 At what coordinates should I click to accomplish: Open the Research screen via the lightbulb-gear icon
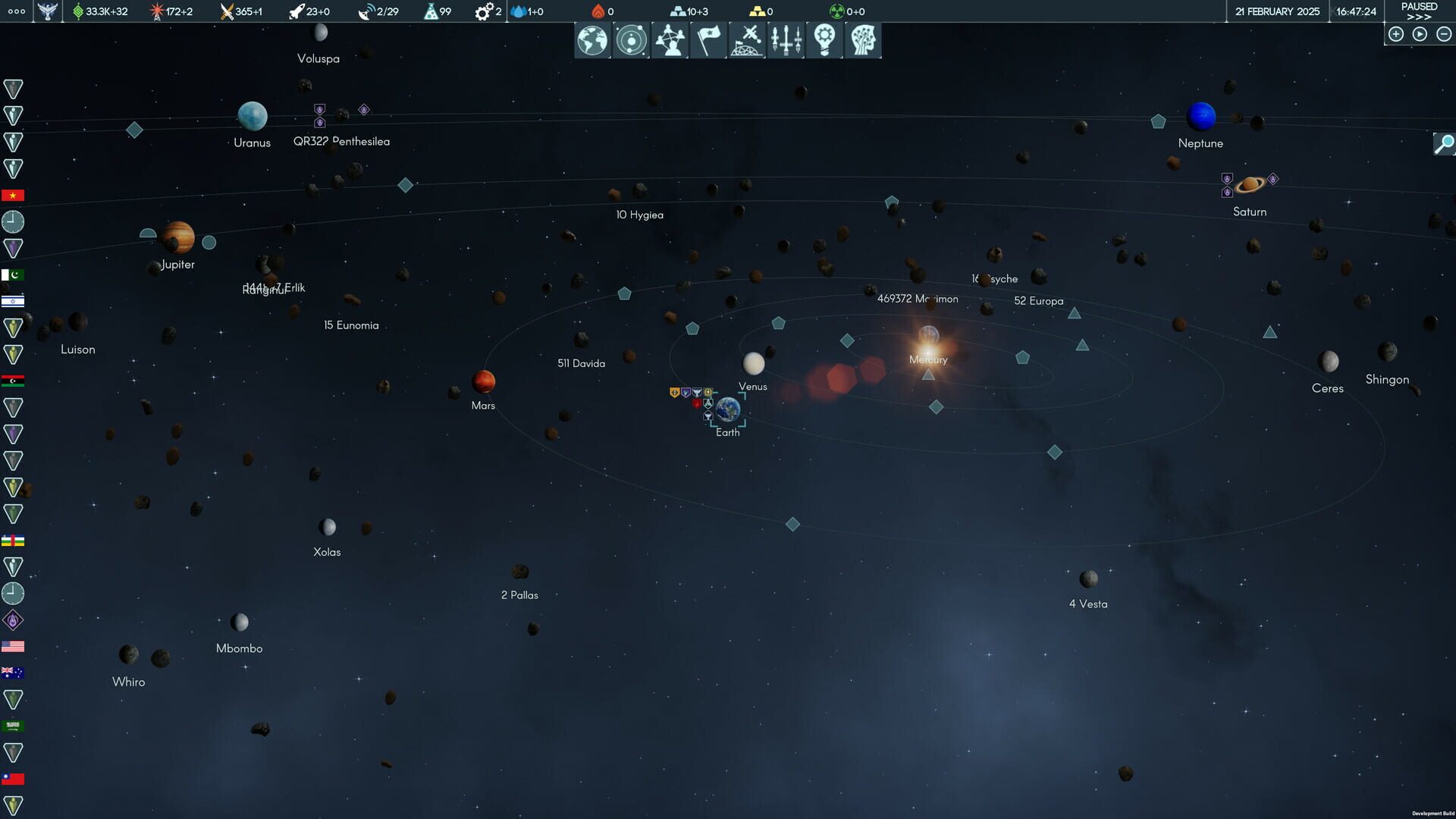click(824, 40)
